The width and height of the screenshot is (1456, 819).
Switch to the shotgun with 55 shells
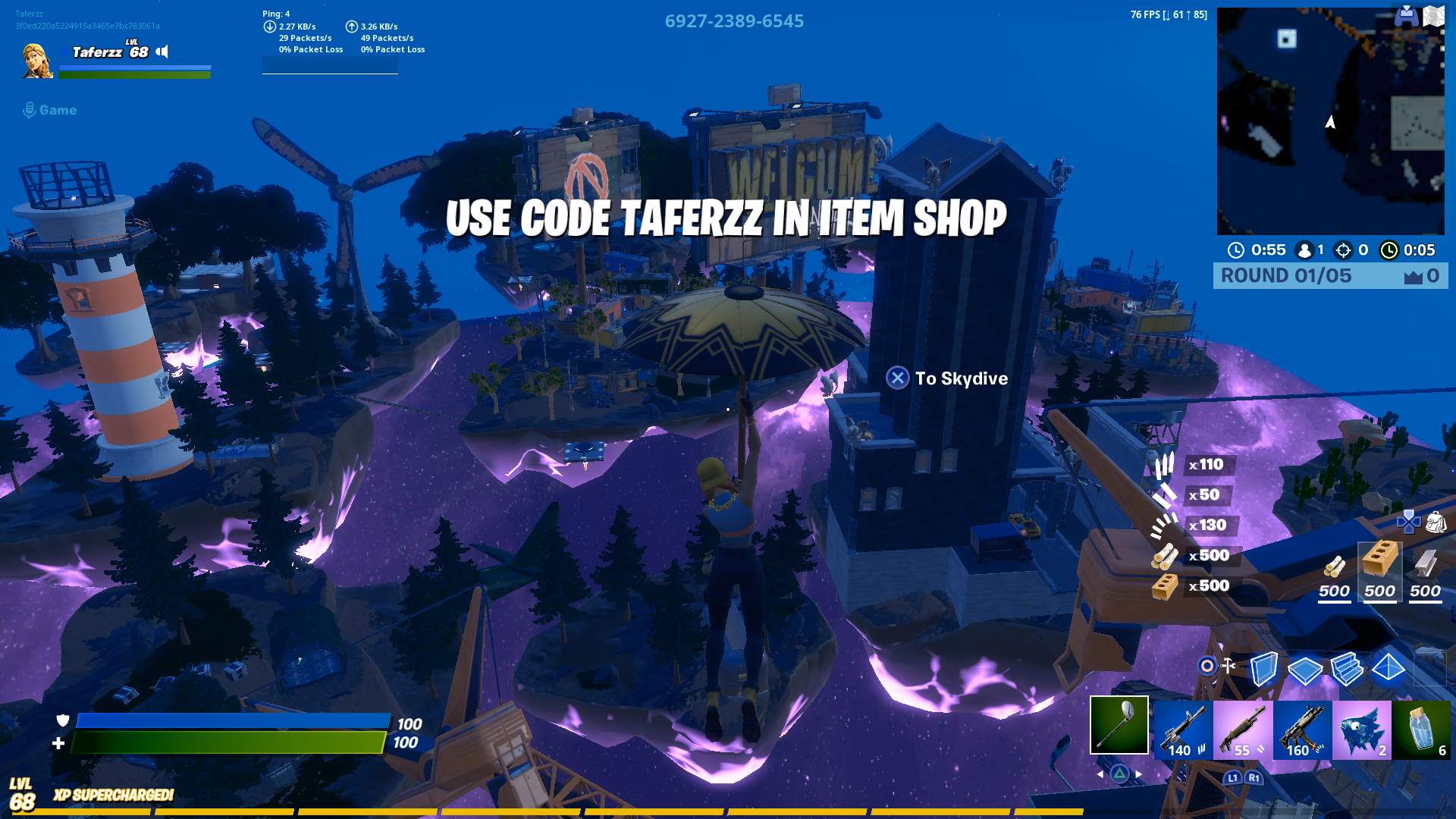pos(1242,730)
